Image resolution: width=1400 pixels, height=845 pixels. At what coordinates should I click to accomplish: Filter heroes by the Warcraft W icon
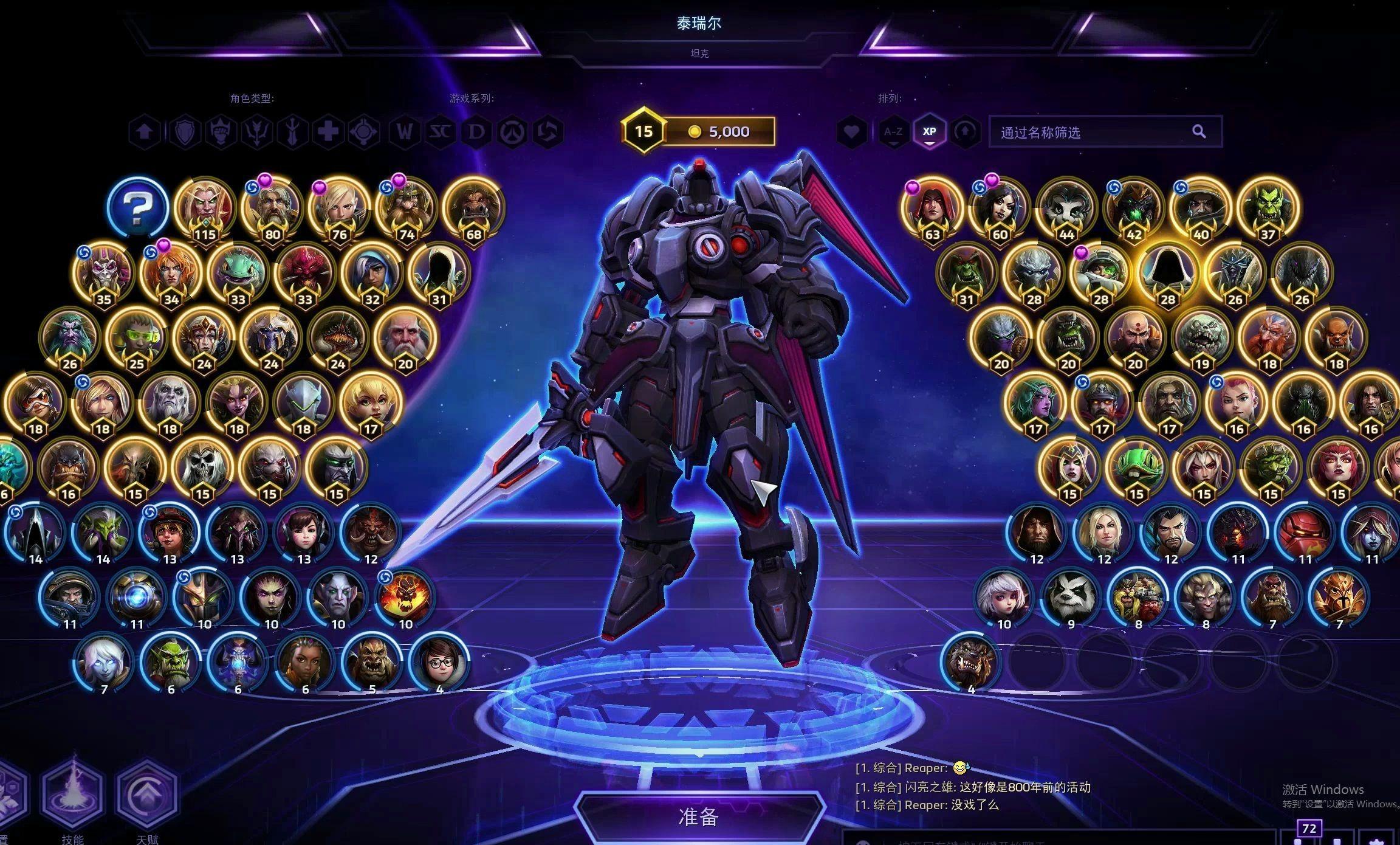(404, 132)
